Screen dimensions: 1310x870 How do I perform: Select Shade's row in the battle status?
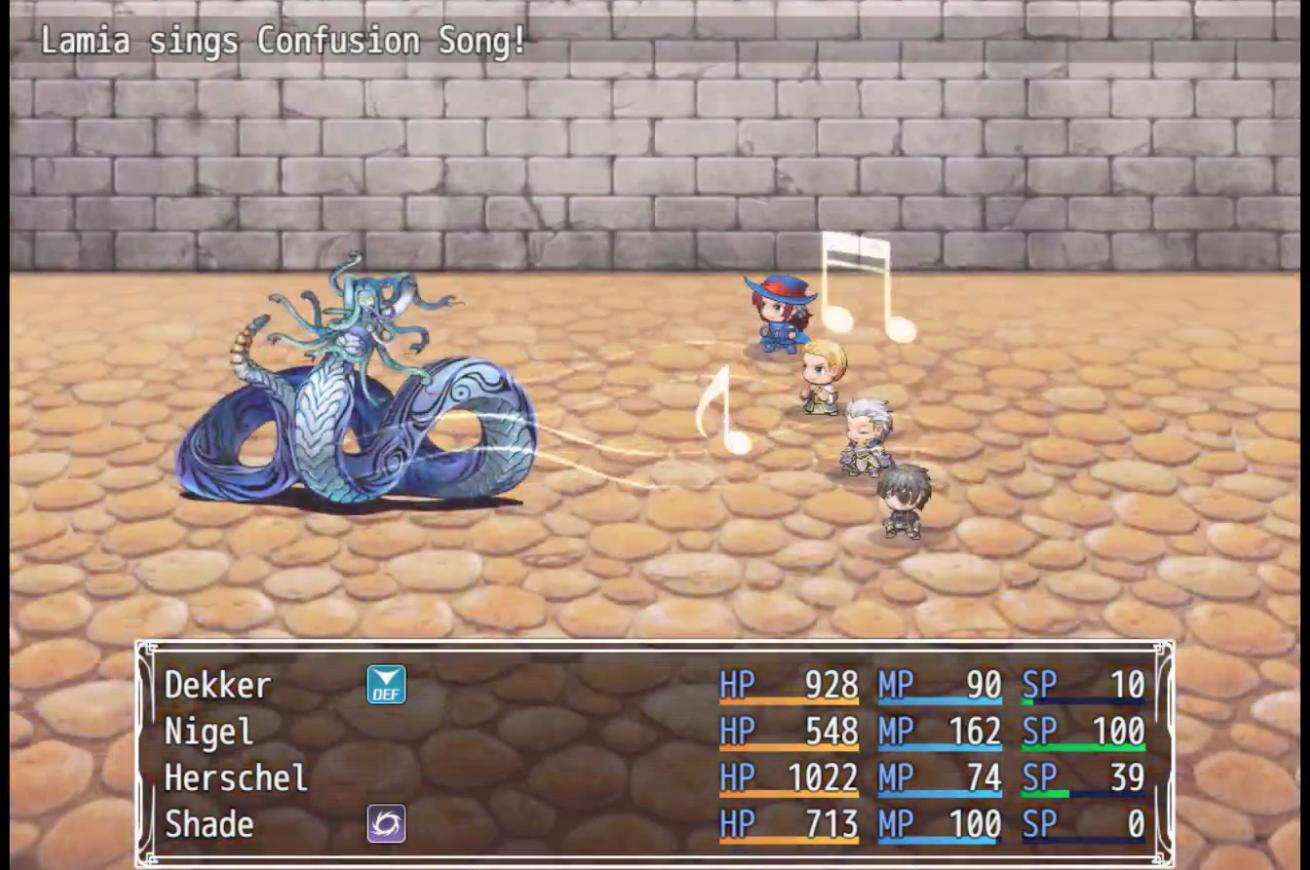point(209,825)
